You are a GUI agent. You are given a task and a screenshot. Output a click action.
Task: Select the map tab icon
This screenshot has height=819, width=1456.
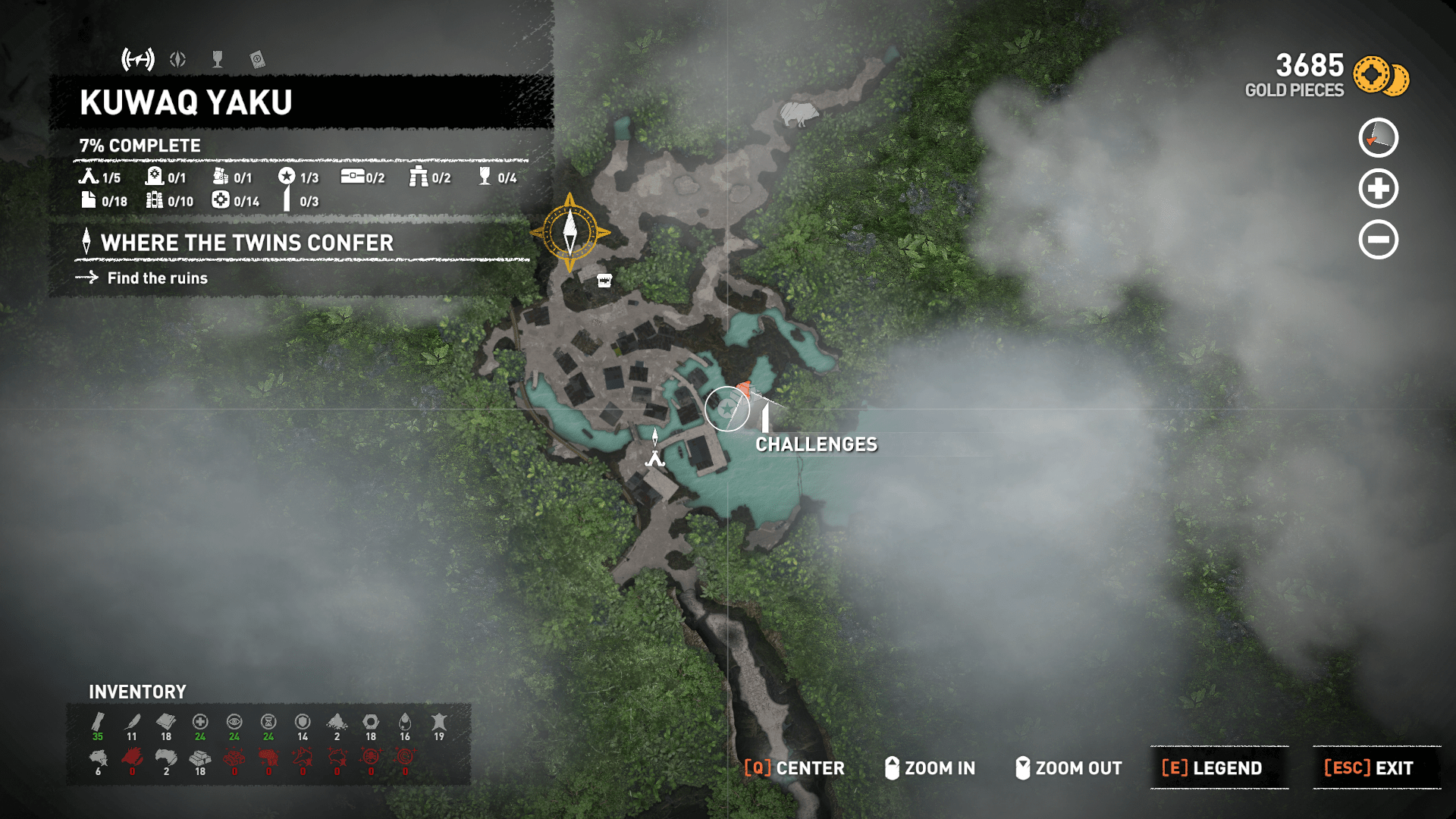click(x=138, y=59)
